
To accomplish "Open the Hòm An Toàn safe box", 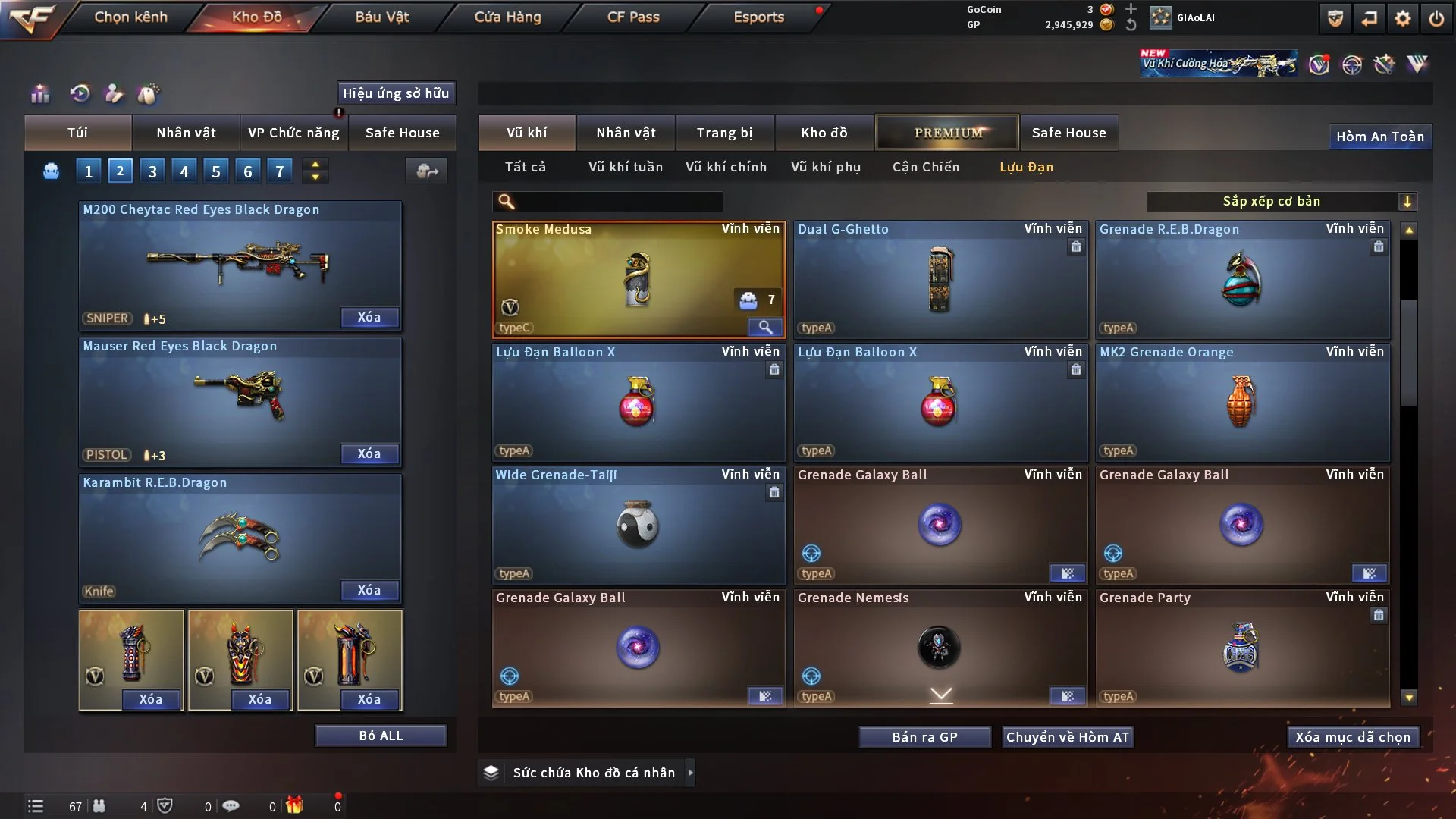I will 1379,136.
